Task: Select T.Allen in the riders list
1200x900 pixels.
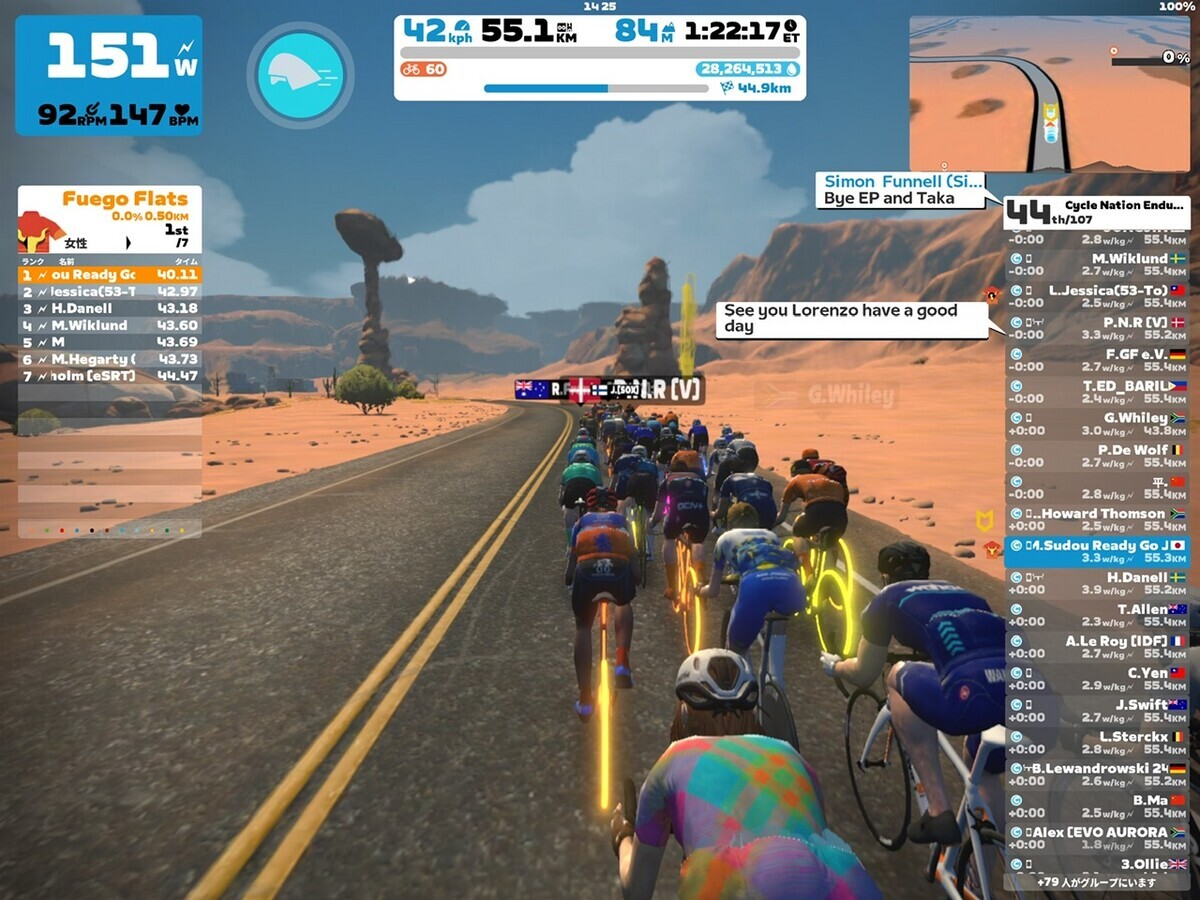Action: point(1097,615)
